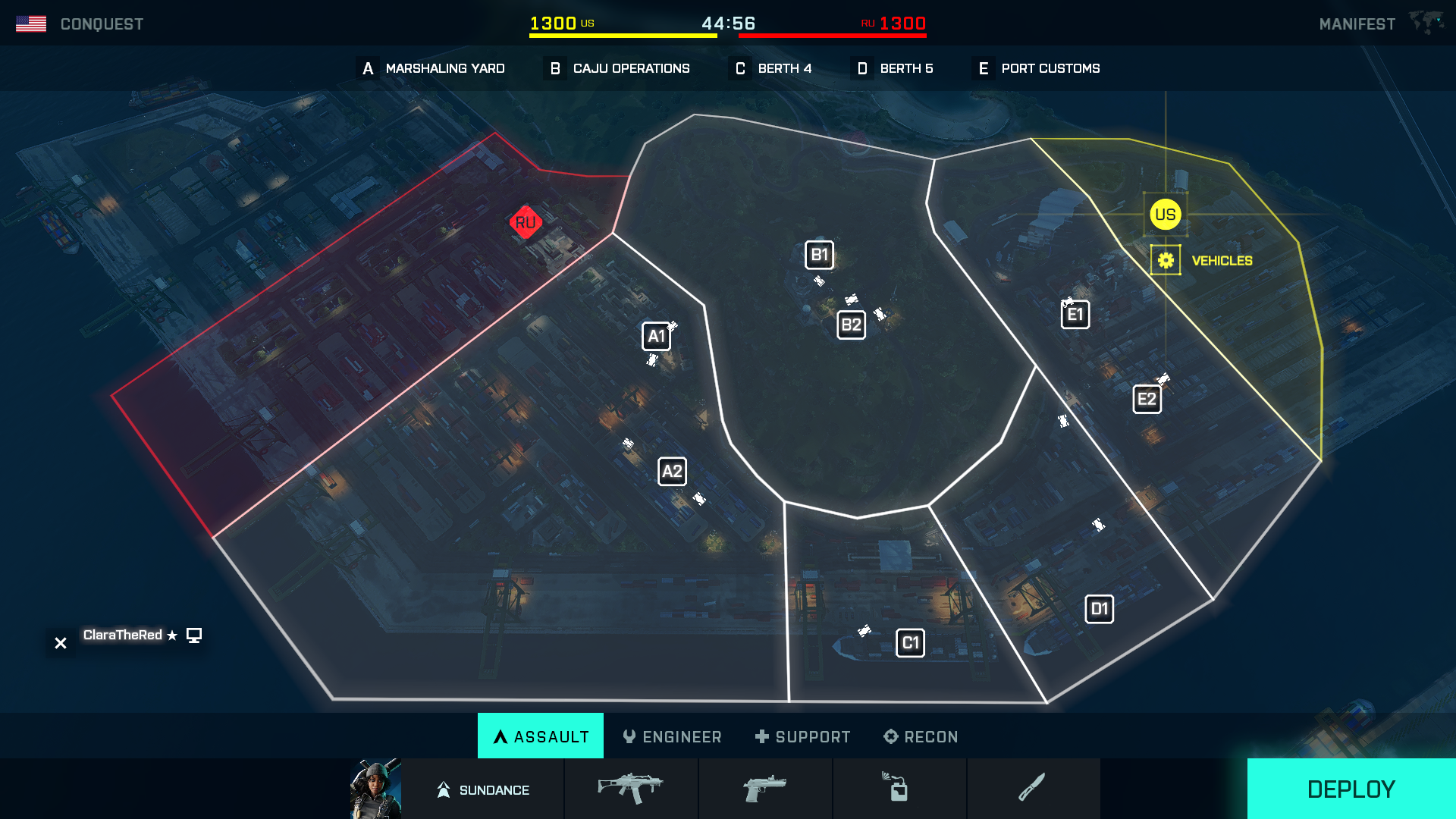Choose objective C1 at Berth 4
This screenshot has height=819, width=1456.
click(x=910, y=643)
